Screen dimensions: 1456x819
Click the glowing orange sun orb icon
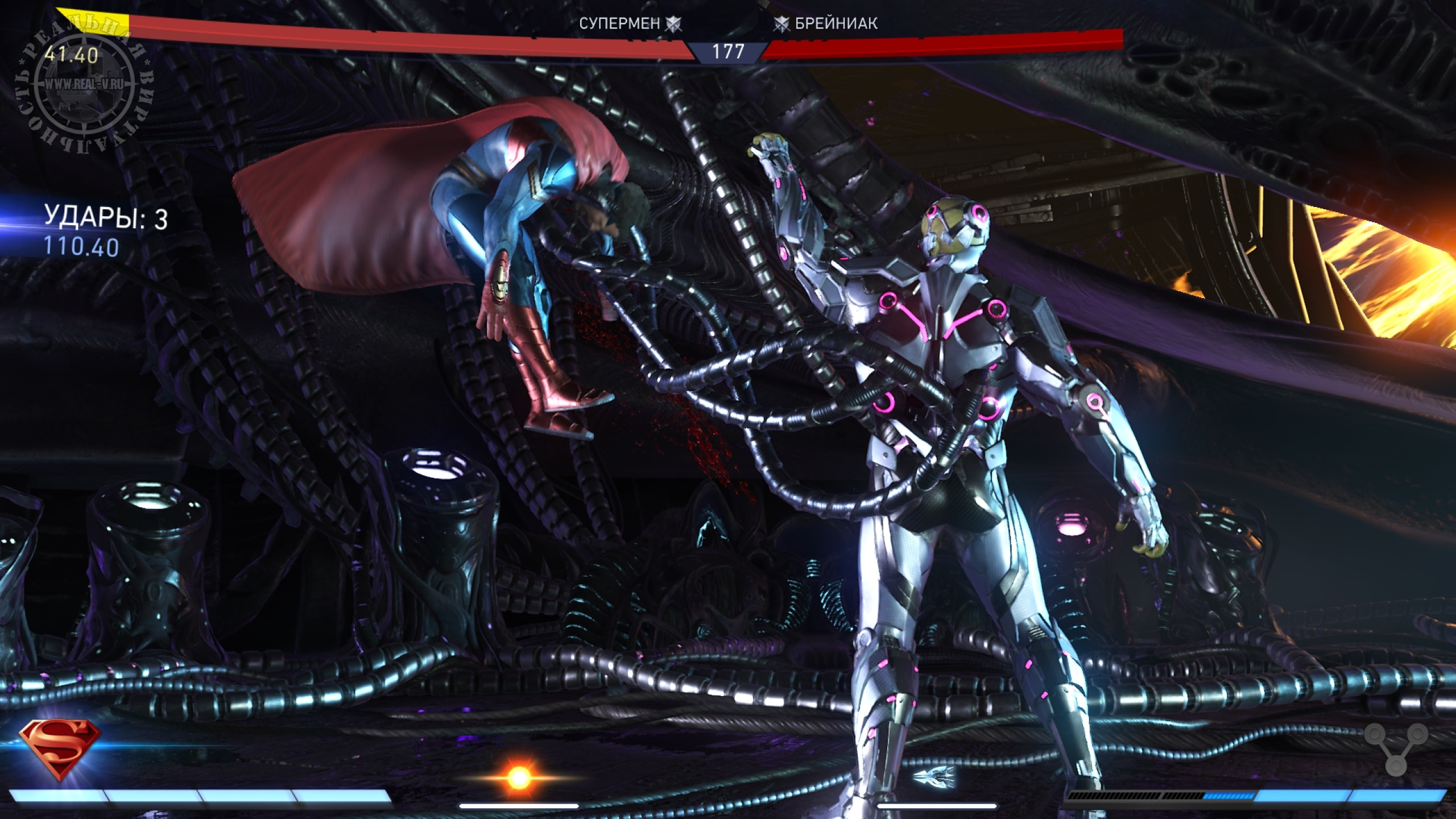point(518,777)
